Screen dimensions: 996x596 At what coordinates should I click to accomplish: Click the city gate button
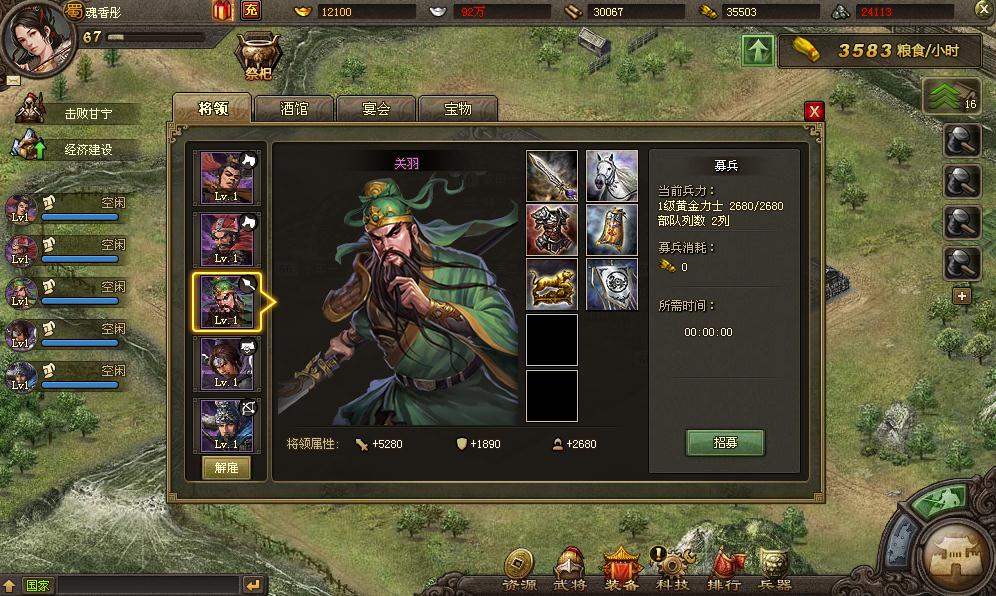click(955, 553)
